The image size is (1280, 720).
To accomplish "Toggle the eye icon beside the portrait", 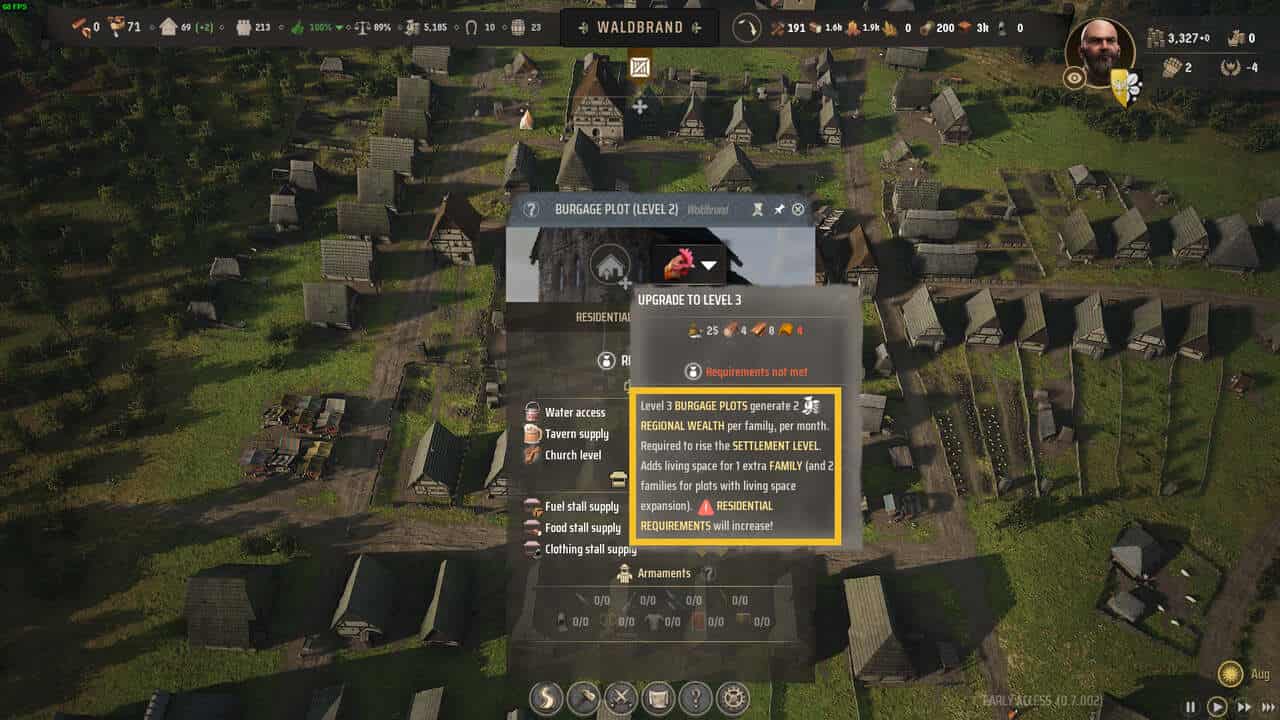I will pyautogui.click(x=1074, y=79).
